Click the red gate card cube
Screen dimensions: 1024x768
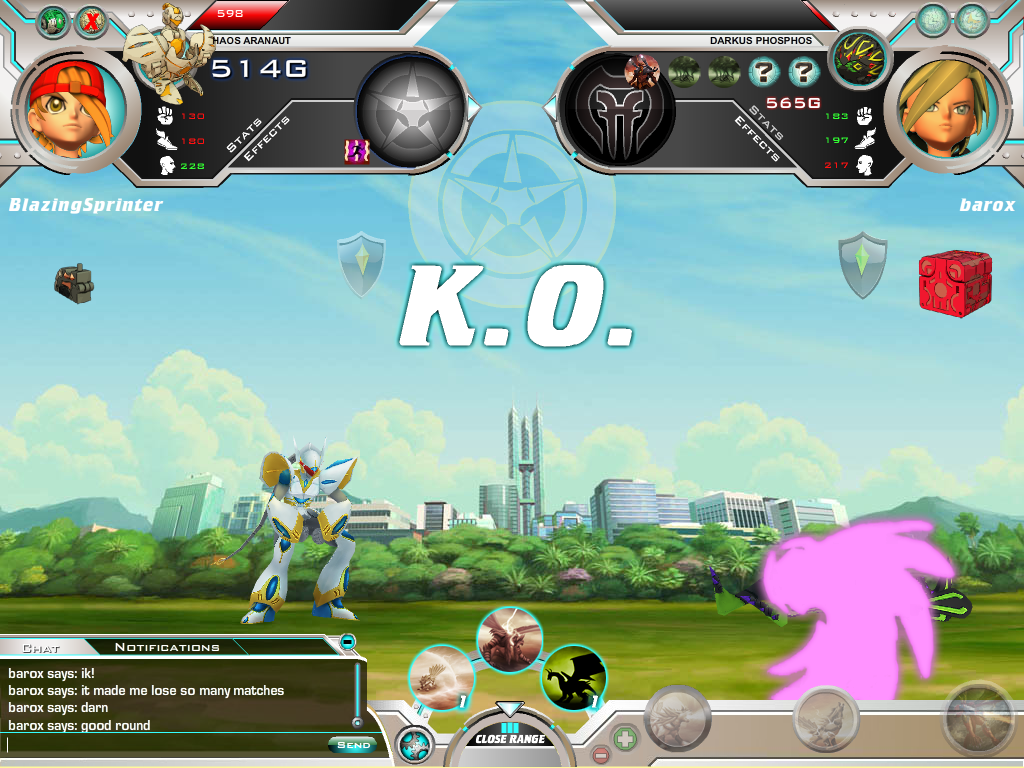(x=947, y=284)
